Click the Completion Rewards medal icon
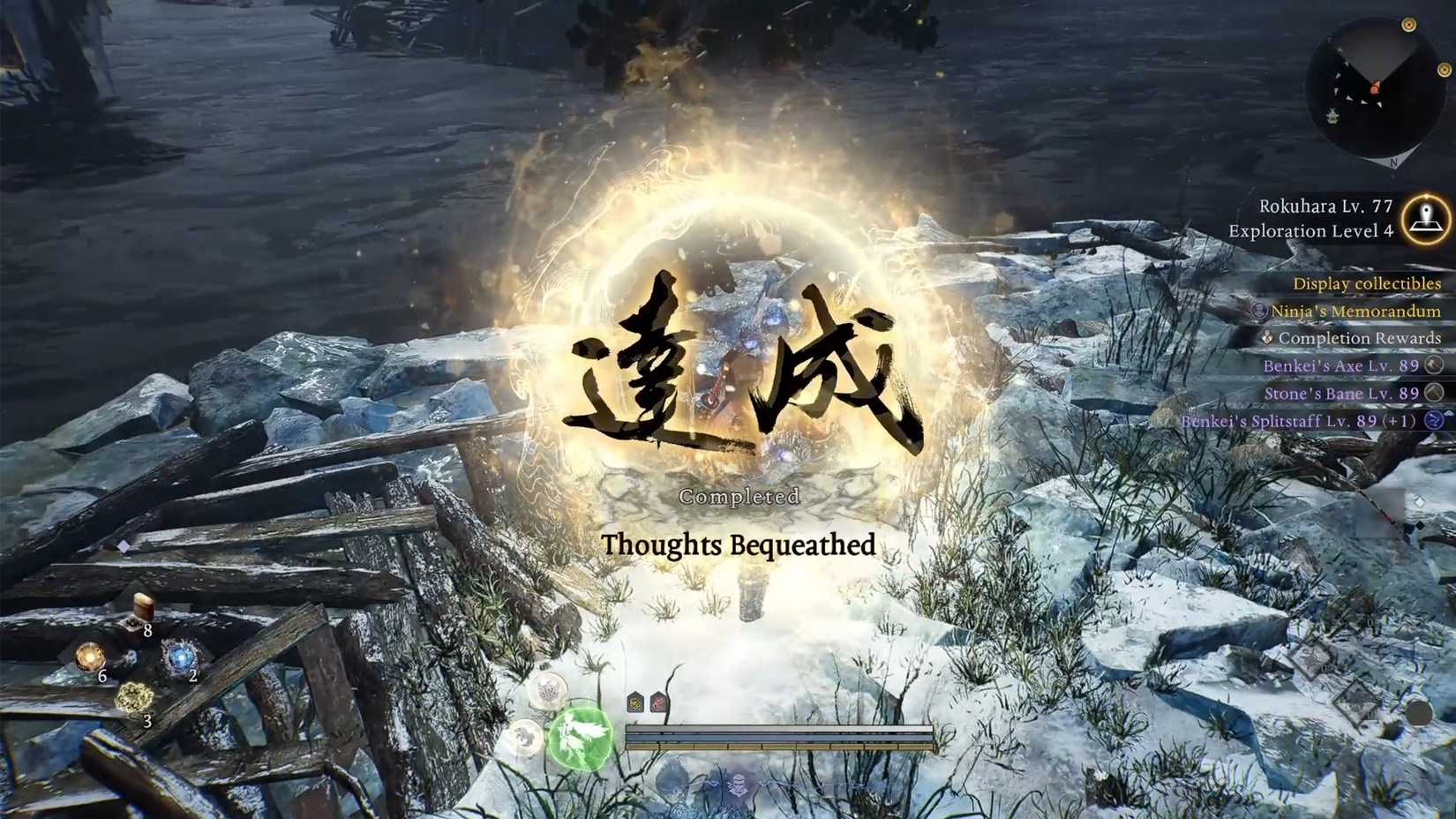Image resolution: width=1456 pixels, height=819 pixels. 1266,338
